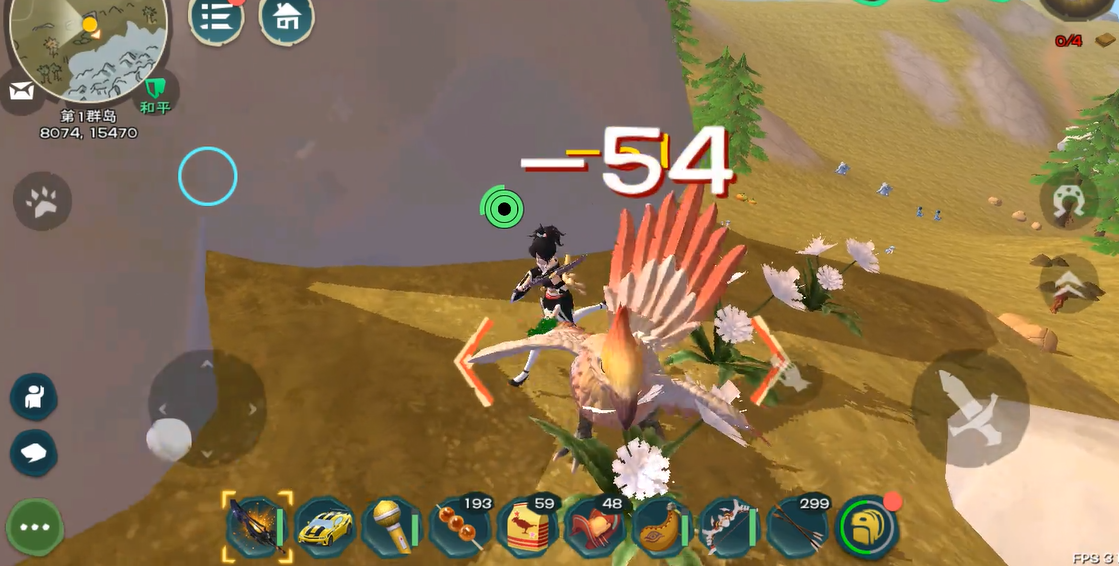Screen dimensions: 1119x566
Task: Toggle the green peace mode shield
Action: click(x=155, y=93)
